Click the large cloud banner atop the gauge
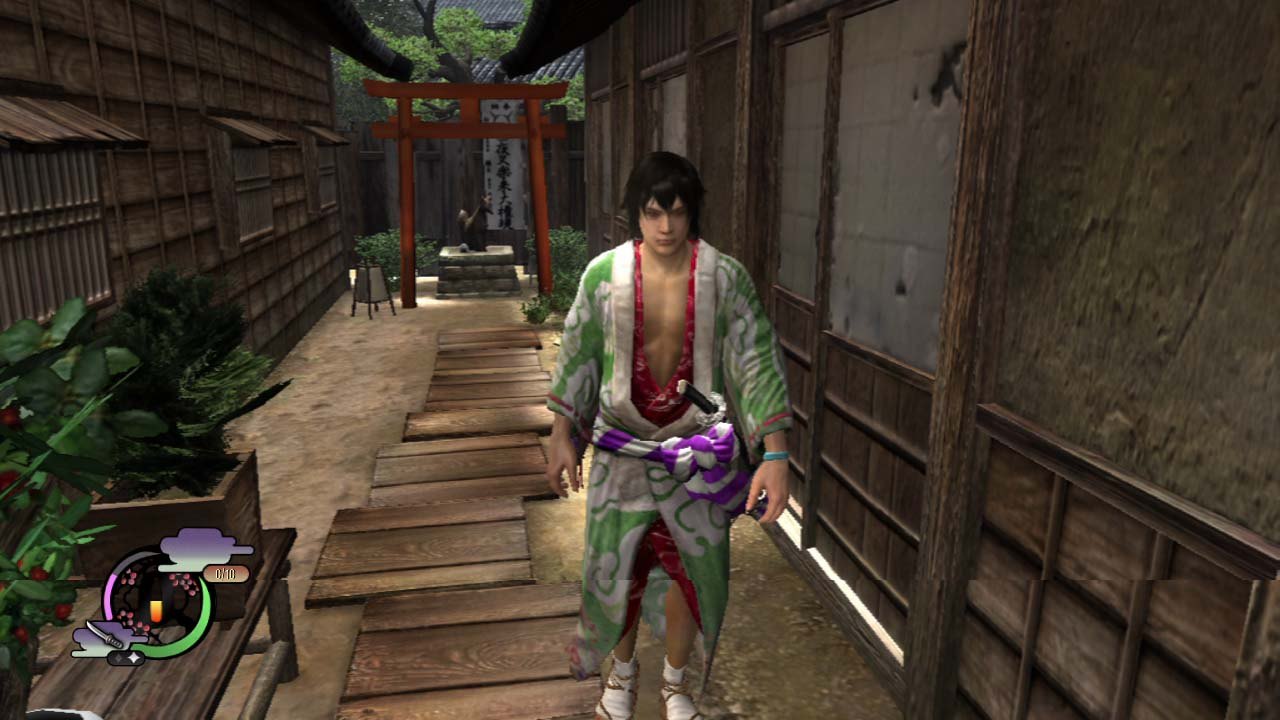Image resolution: width=1280 pixels, height=720 pixels. pyautogui.click(x=198, y=545)
